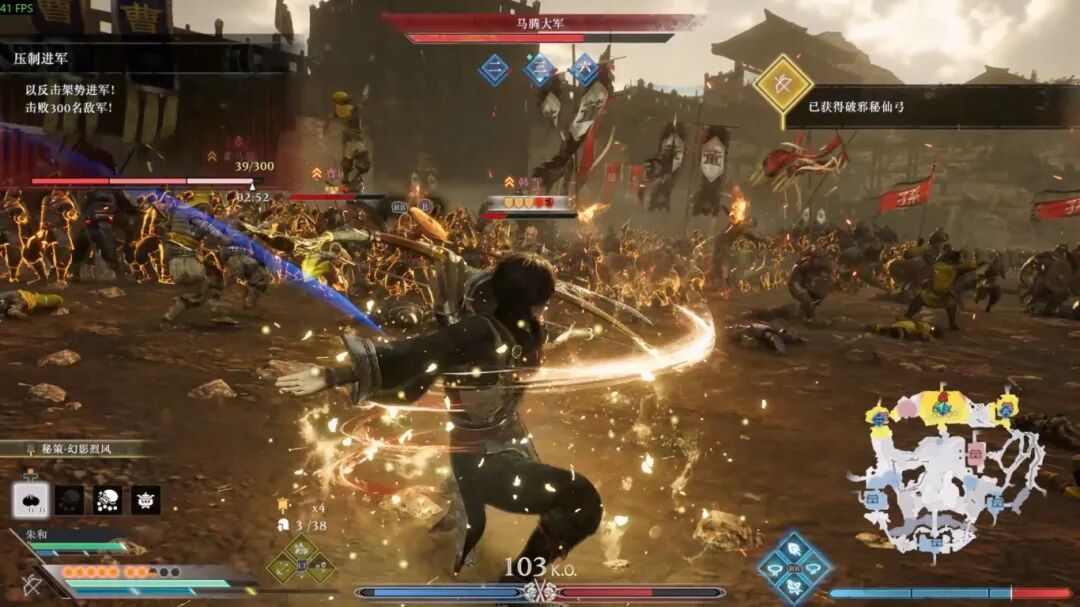Click the bow weapon icon beside the health bar
Screen dimensions: 1080x607
32,586
